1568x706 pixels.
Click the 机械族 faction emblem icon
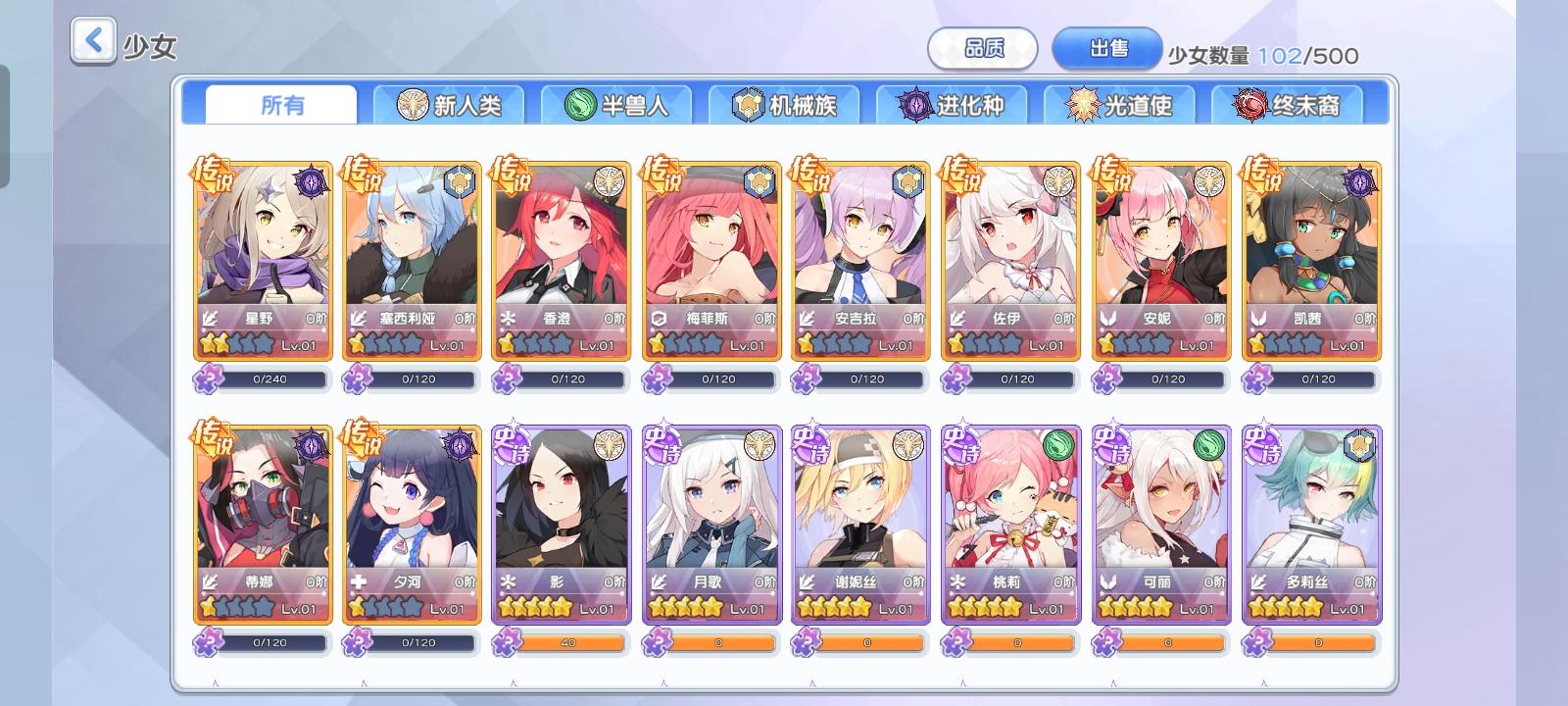[x=749, y=104]
